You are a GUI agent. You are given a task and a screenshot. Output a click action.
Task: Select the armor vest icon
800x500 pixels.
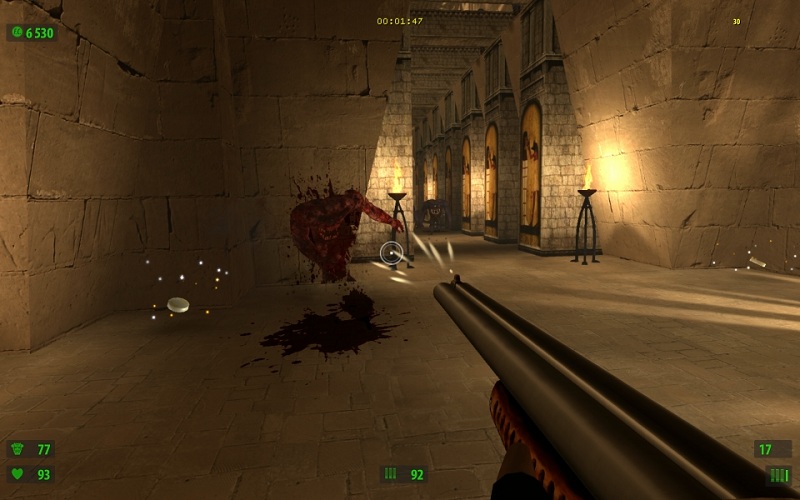click(18, 449)
